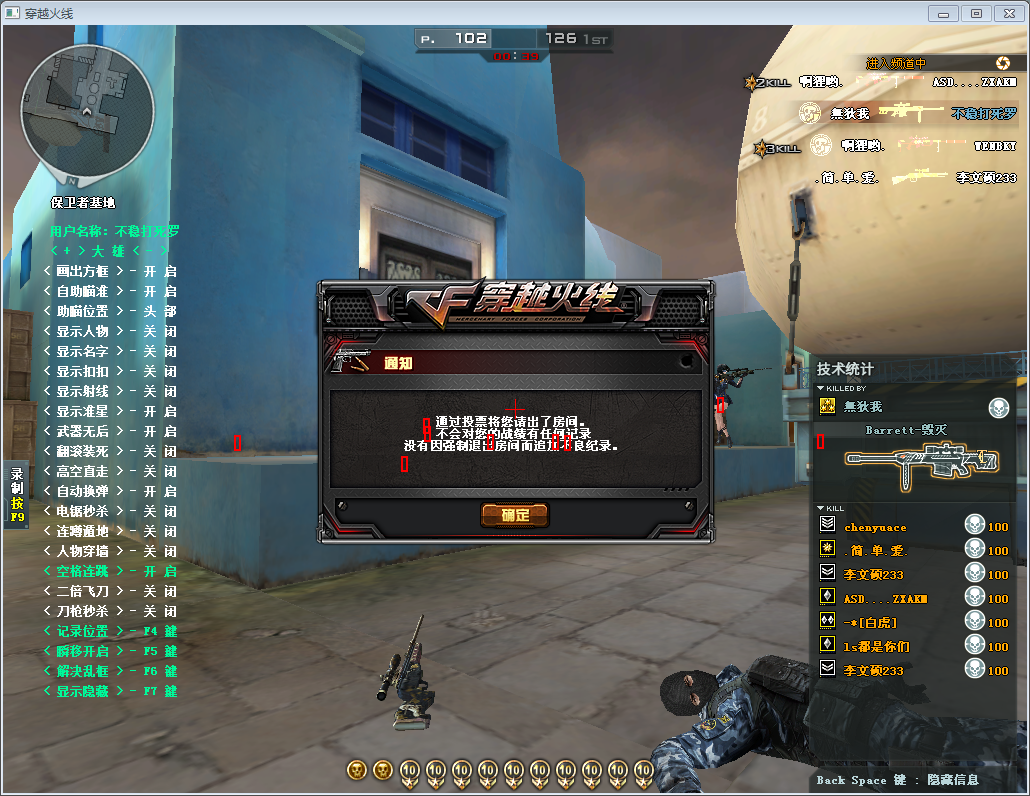Toggle the green 空格连跳 entry
1030x796 pixels.
(110, 571)
